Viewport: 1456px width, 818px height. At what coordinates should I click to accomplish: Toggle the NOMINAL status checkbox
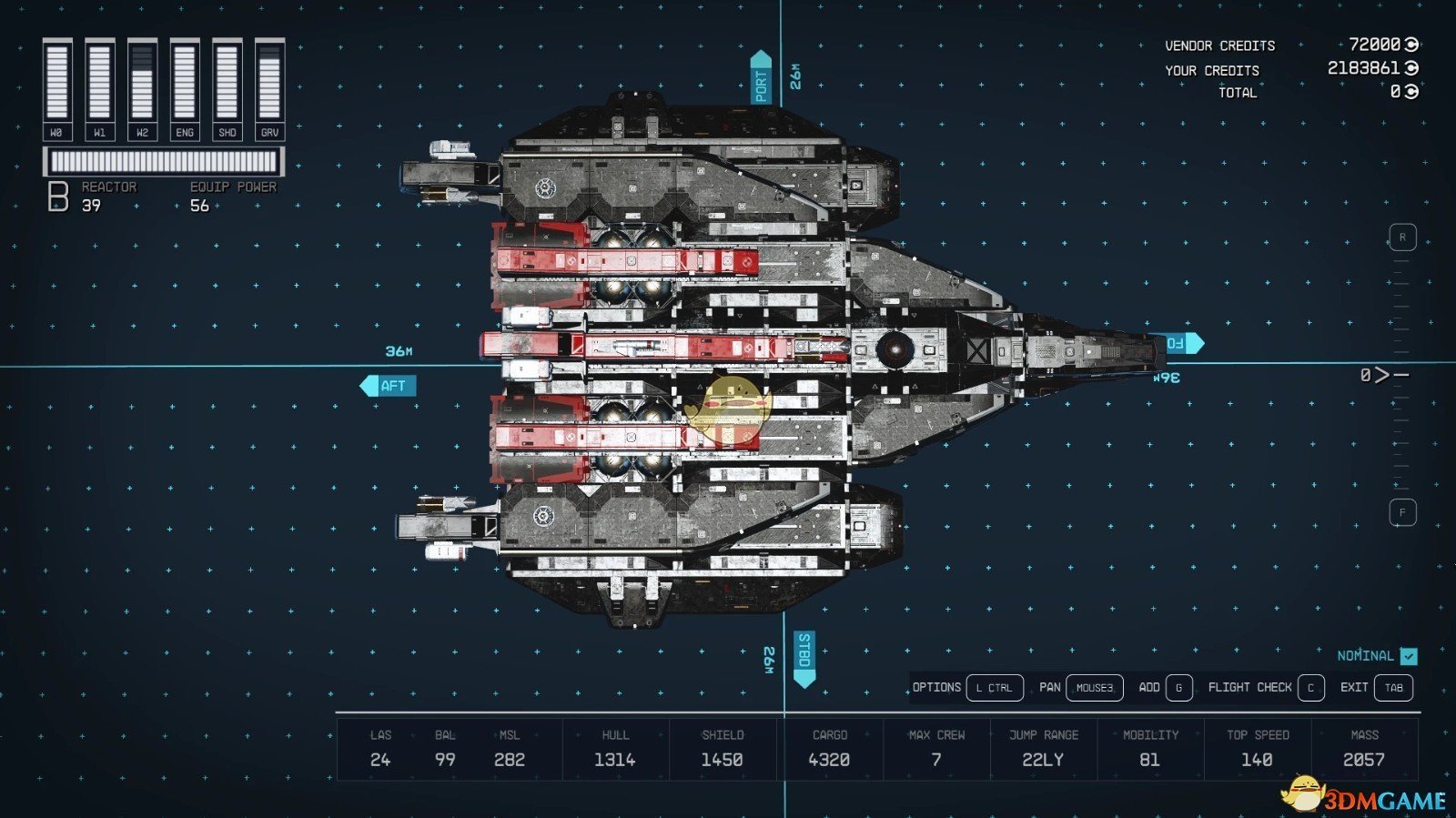(1408, 655)
